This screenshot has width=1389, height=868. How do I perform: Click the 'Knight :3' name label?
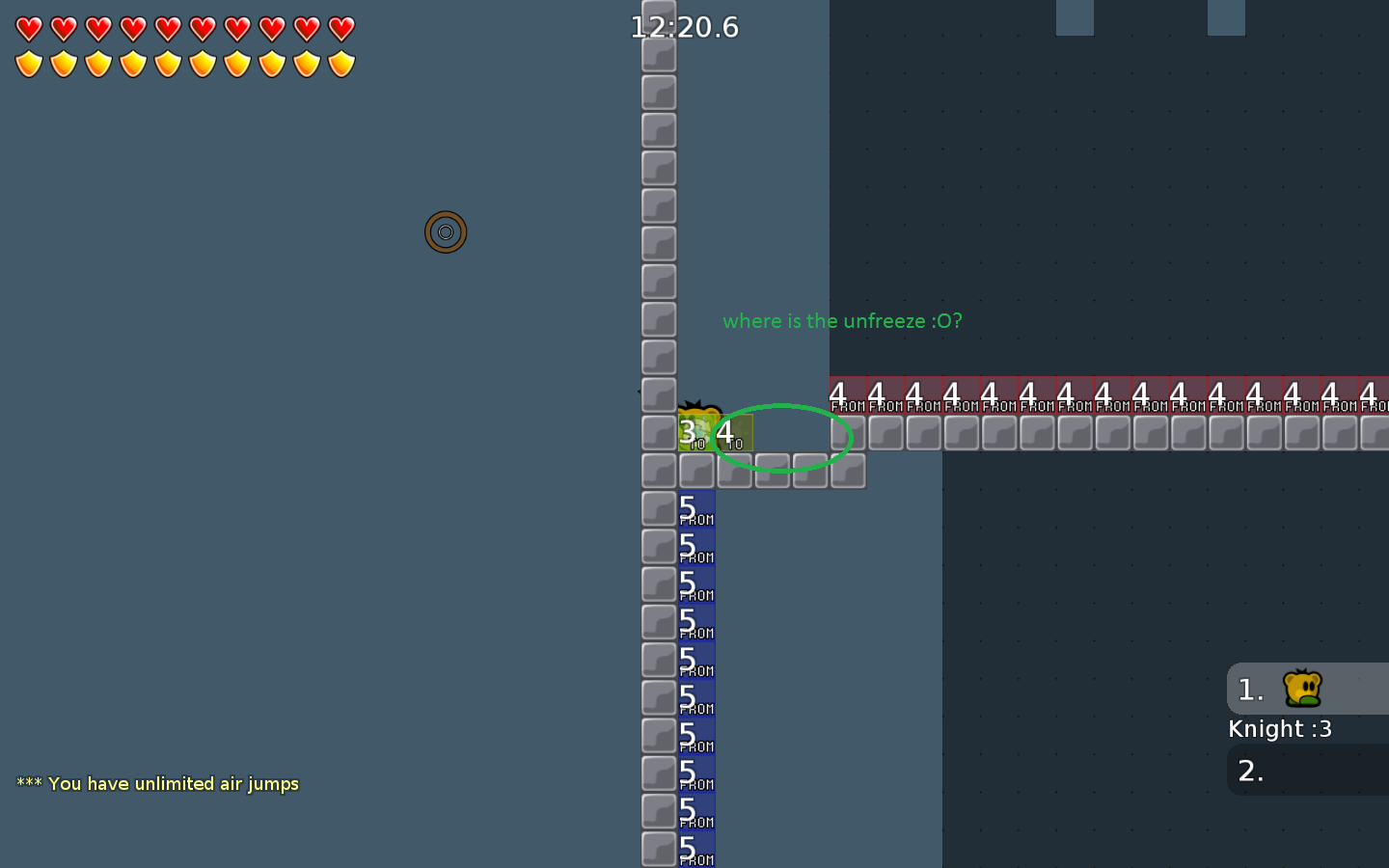(1279, 728)
